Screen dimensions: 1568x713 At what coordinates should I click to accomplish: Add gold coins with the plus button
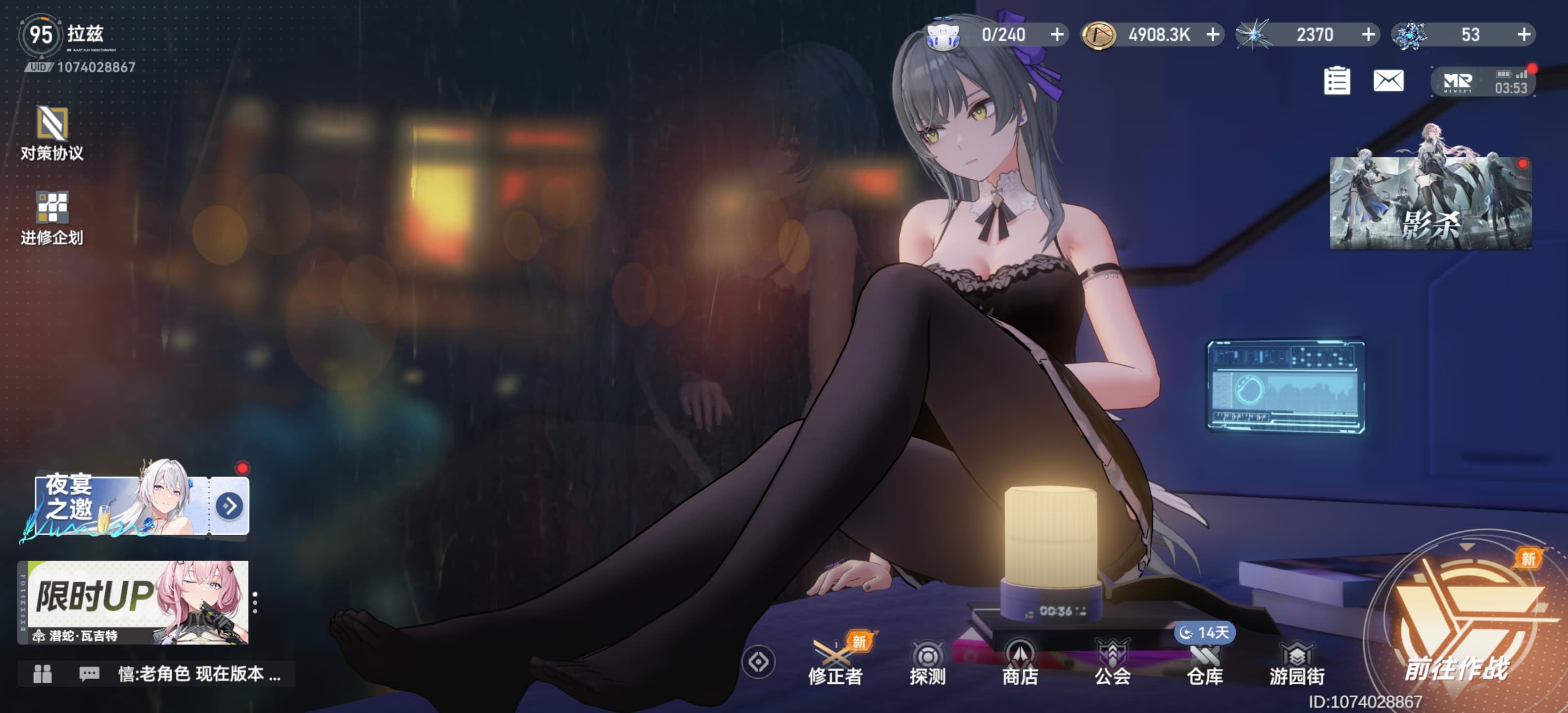click(1213, 34)
